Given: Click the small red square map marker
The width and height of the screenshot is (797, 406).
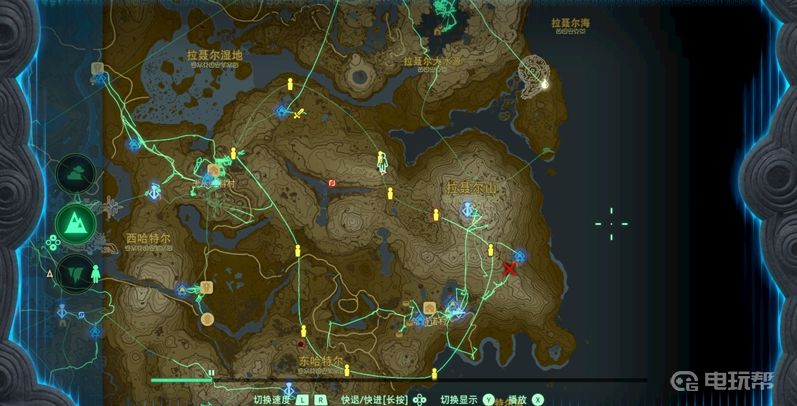Looking at the screenshot, I should (x=332, y=183).
